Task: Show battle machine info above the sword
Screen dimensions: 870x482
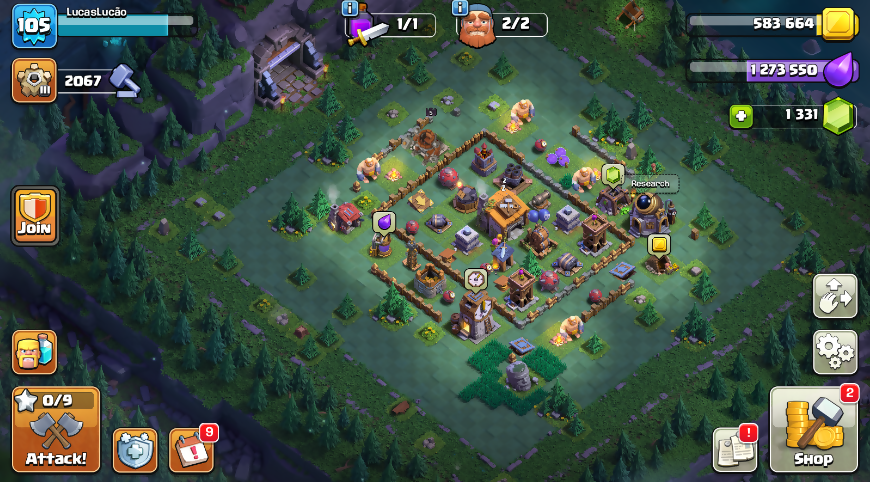Action: (350, 8)
